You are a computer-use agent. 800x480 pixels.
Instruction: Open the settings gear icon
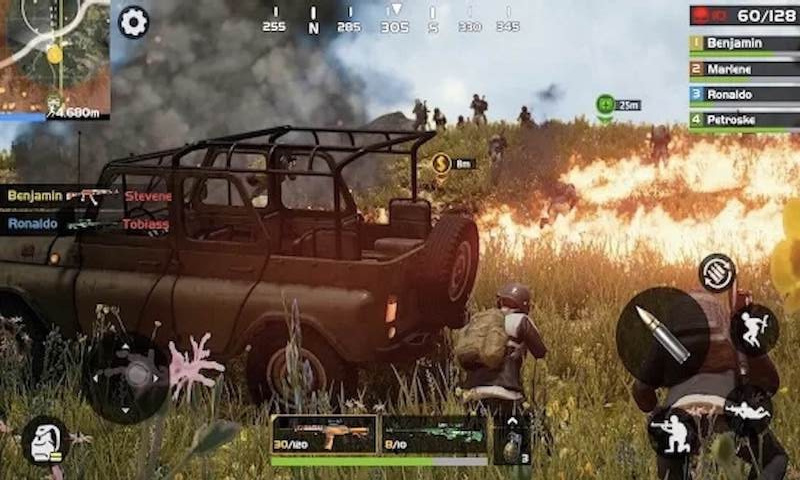[133, 21]
